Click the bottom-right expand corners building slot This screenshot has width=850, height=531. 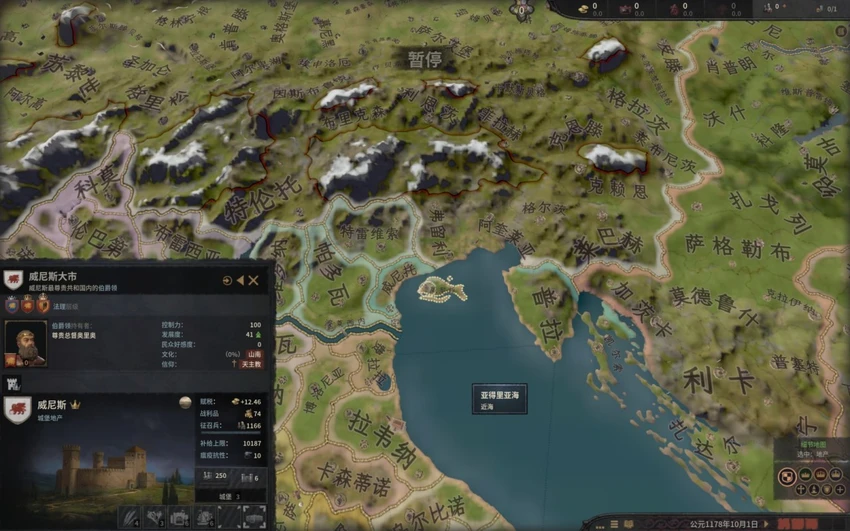(x=253, y=517)
